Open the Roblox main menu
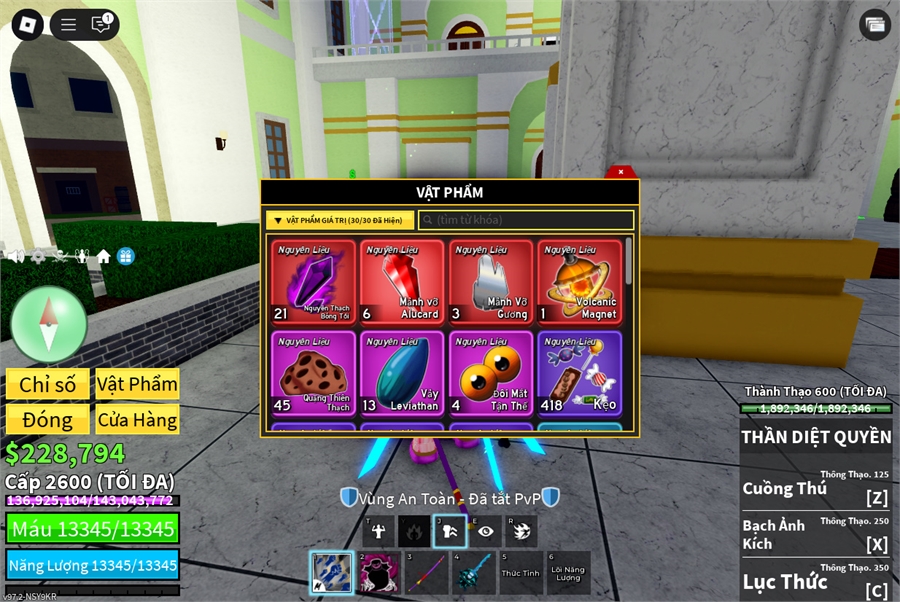Screen dimensions: 900x602 pos(27,25)
